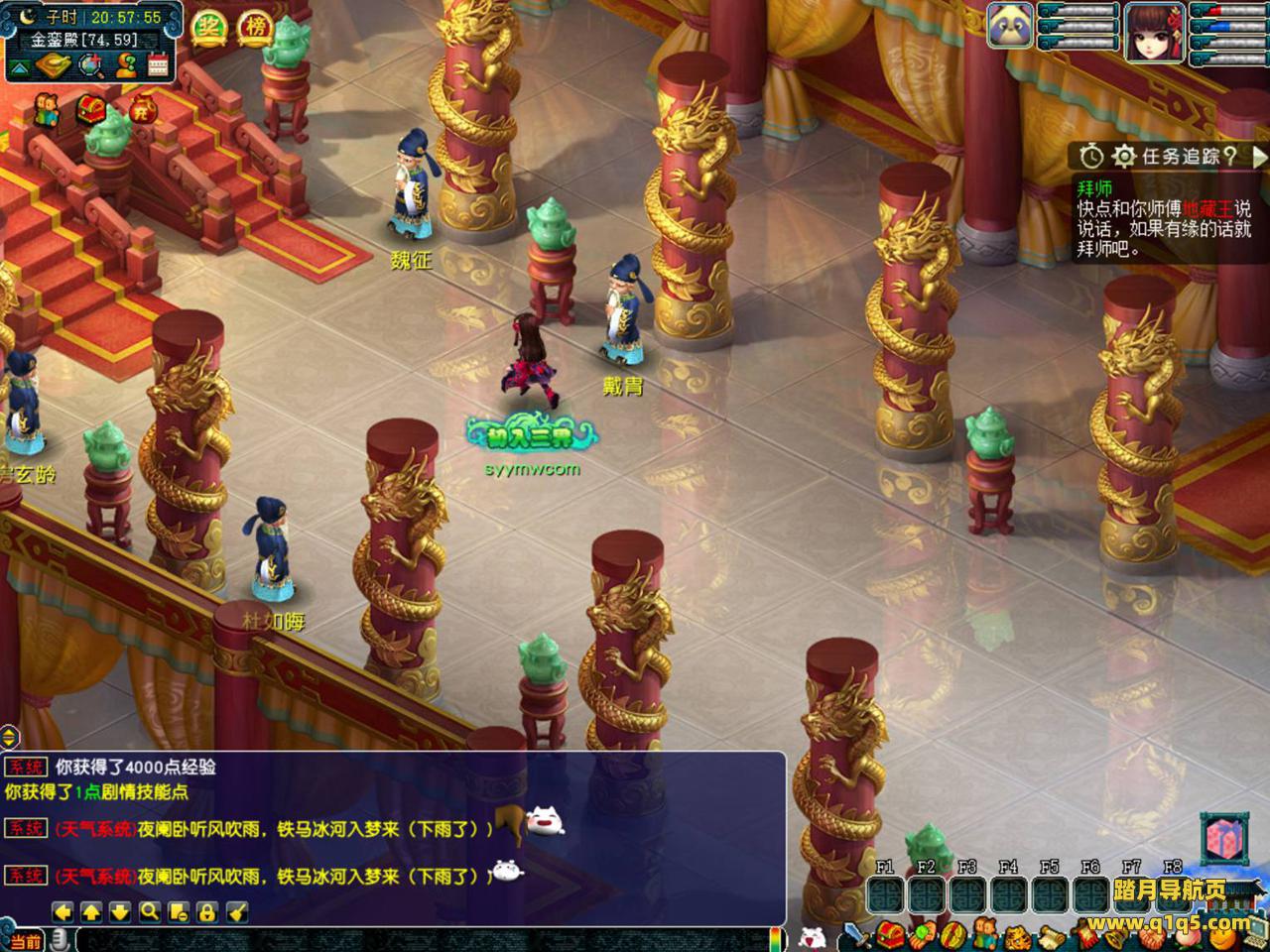1270x952 pixels.
Task: Switch the 当前 chat channel selector
Action: pos(24,940)
